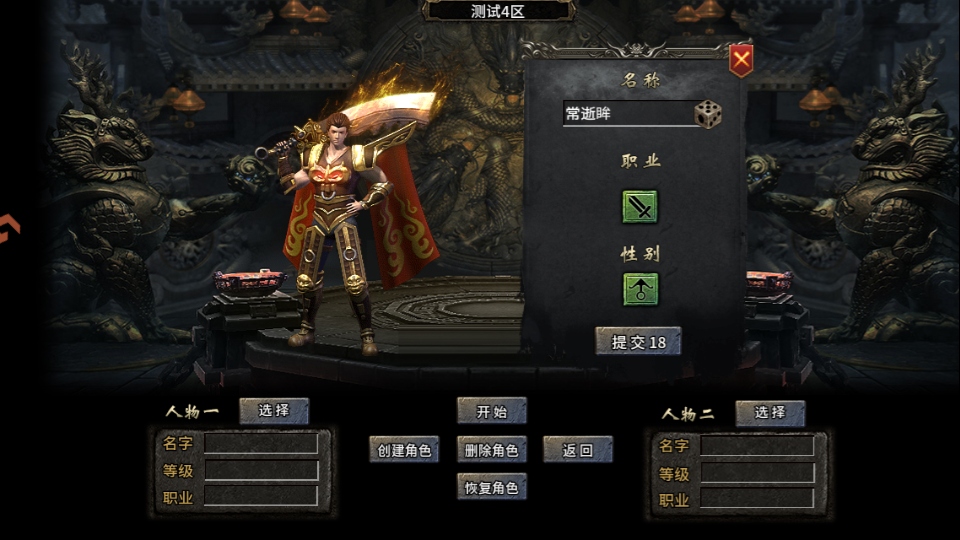Go back with the 返回 button
This screenshot has height=540, width=960.
578,450
